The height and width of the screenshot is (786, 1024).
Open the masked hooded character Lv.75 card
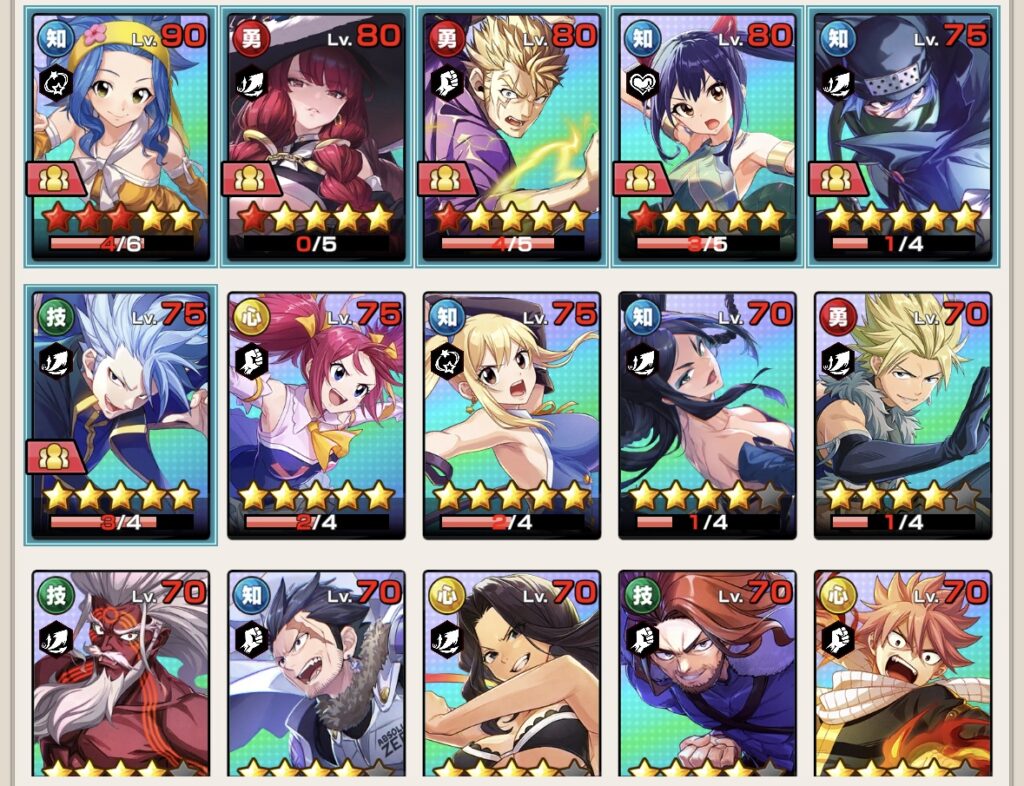click(903, 137)
